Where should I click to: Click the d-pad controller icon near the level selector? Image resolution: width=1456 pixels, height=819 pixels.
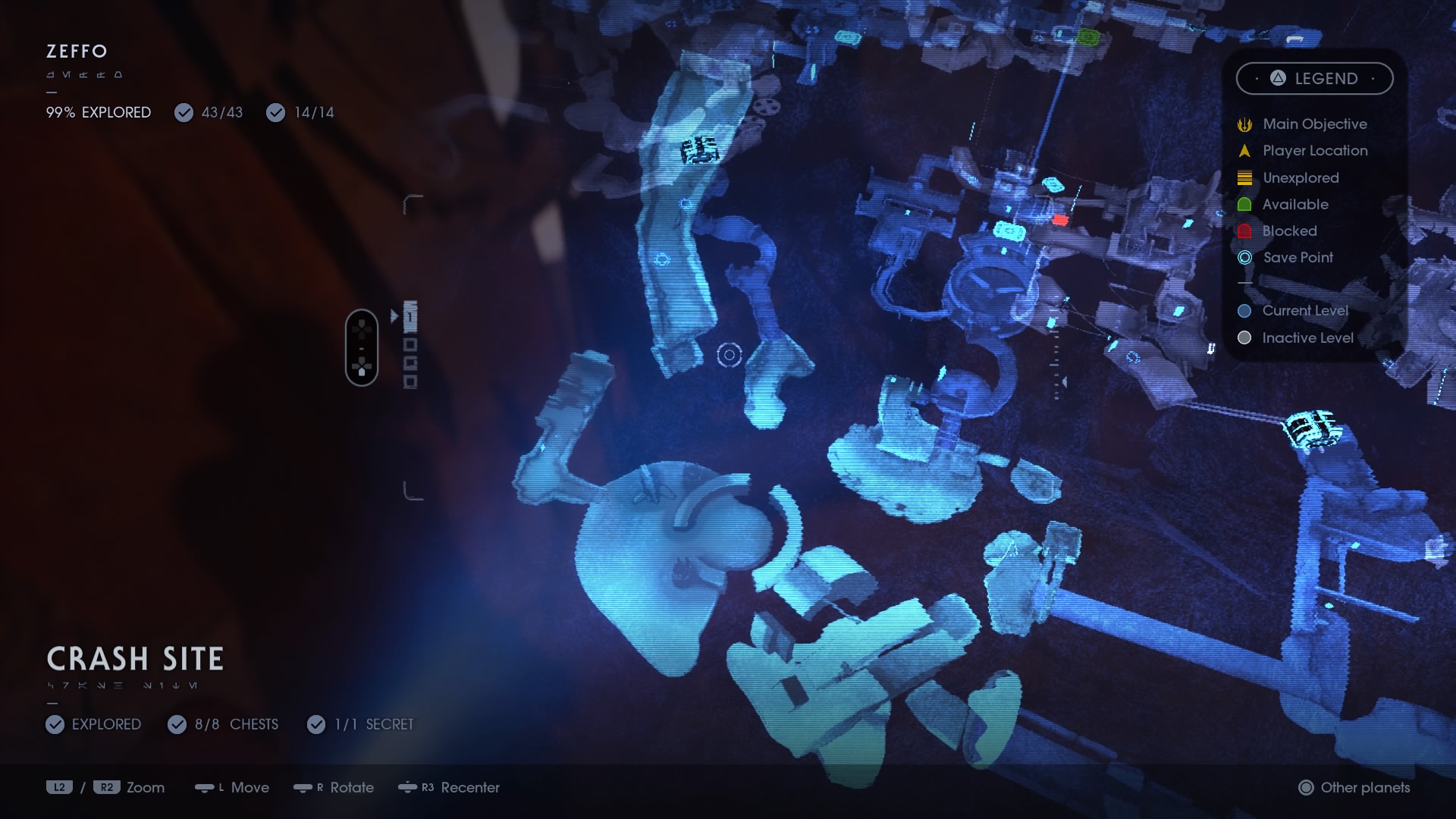[x=362, y=347]
